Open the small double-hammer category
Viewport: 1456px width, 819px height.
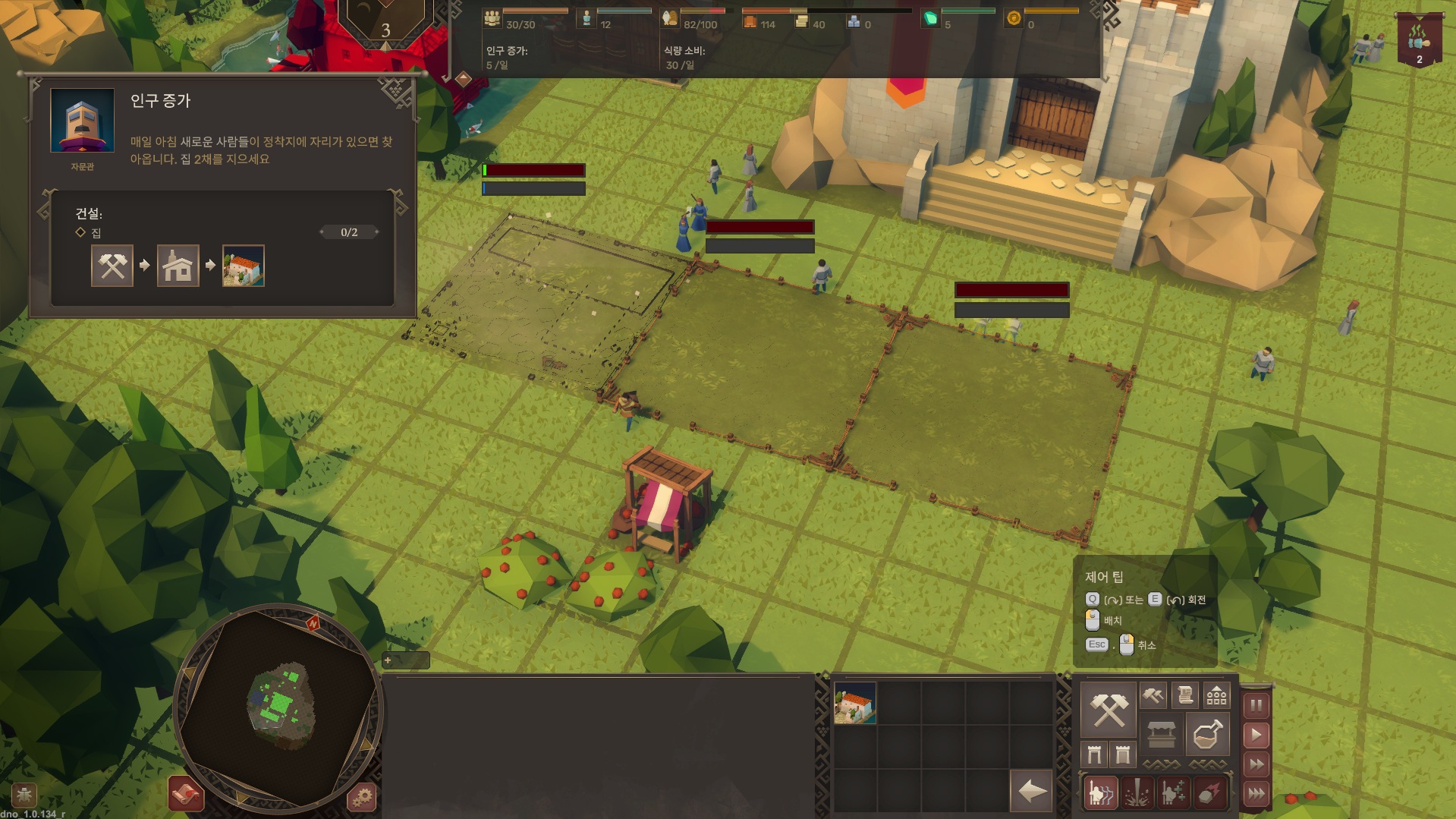(x=1153, y=695)
